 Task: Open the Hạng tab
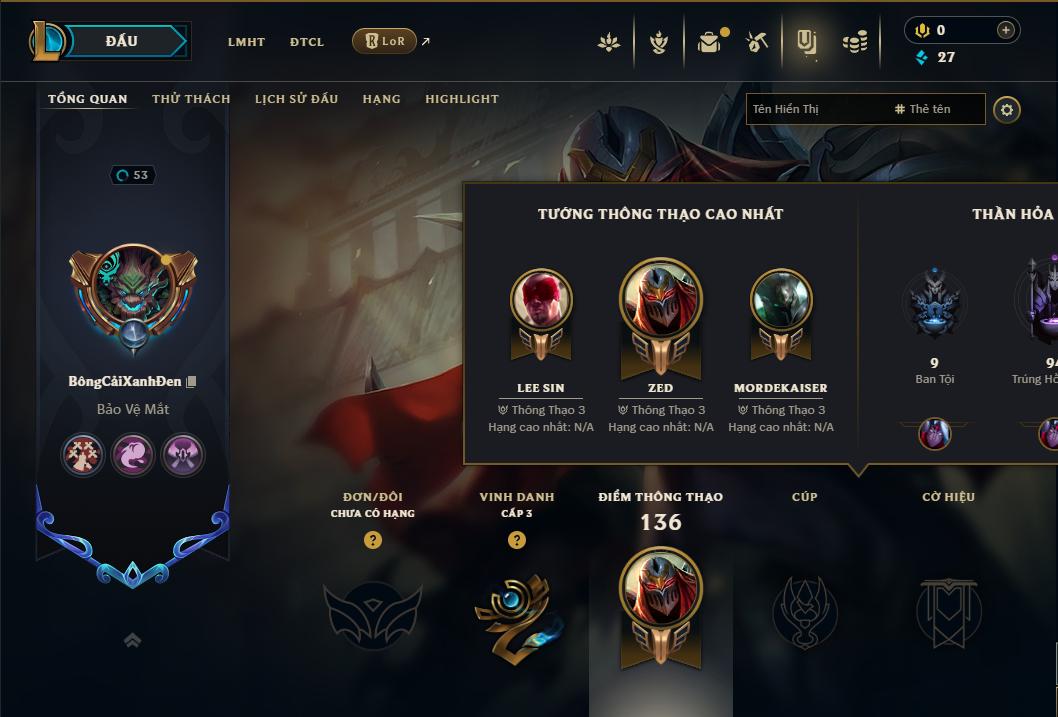[x=381, y=99]
